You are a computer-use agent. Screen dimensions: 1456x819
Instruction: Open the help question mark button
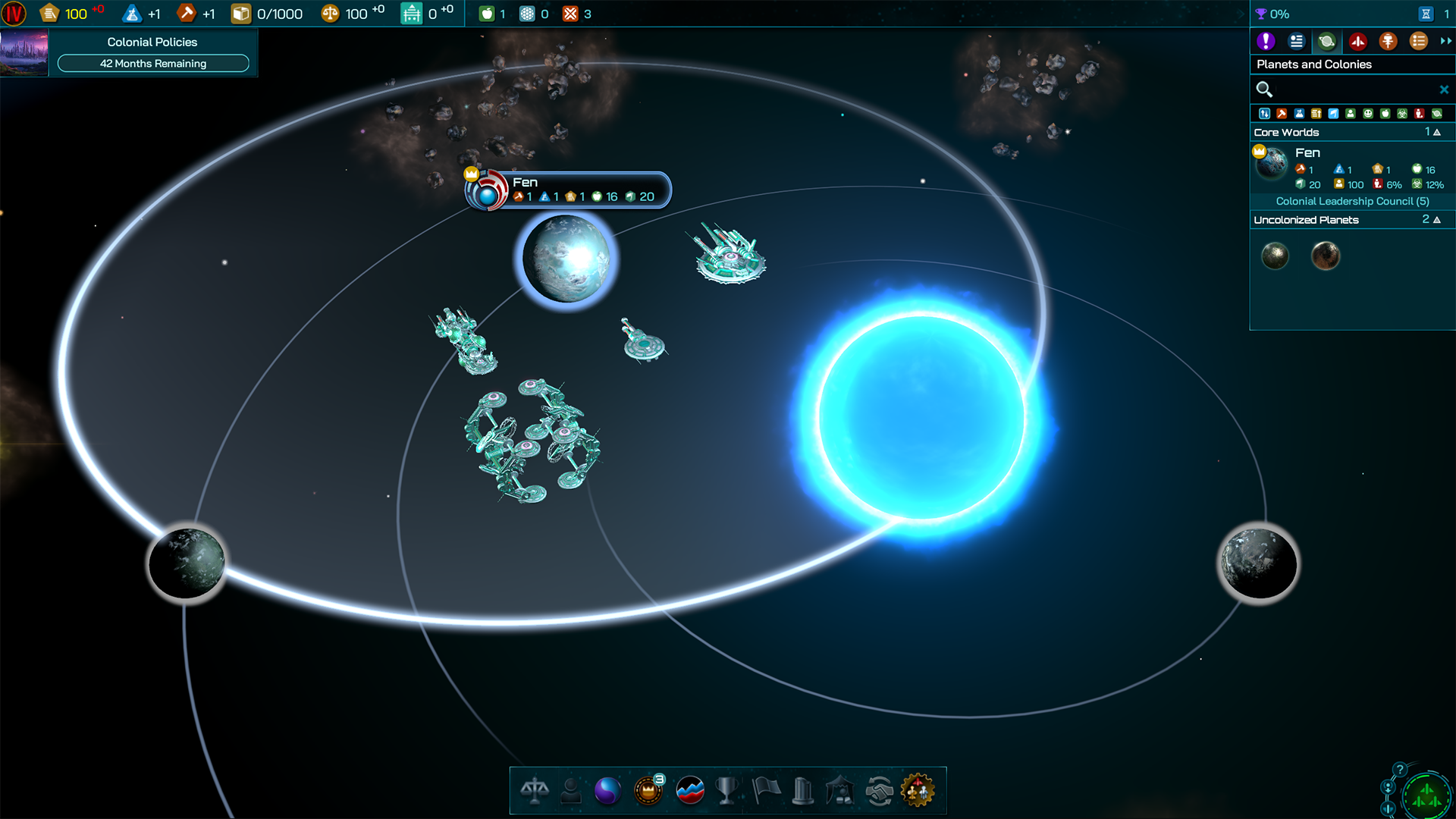click(x=1400, y=769)
